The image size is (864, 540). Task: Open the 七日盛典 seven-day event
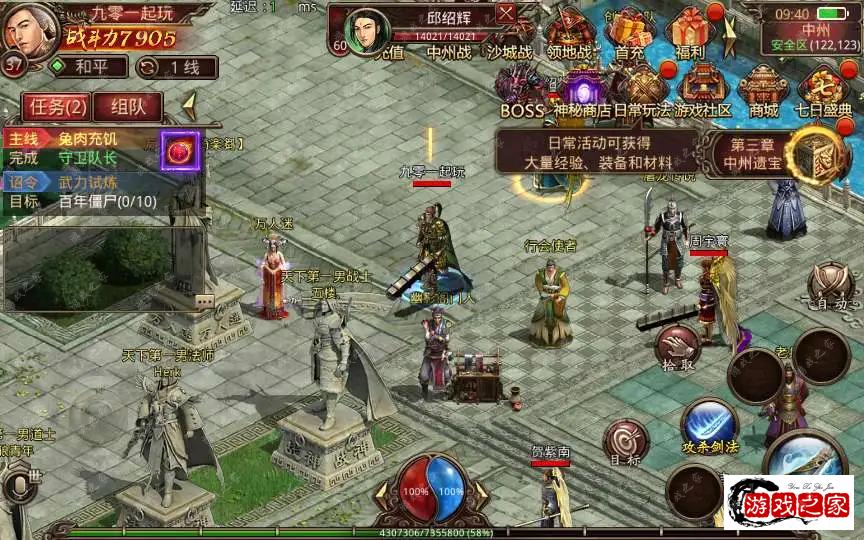(x=823, y=91)
